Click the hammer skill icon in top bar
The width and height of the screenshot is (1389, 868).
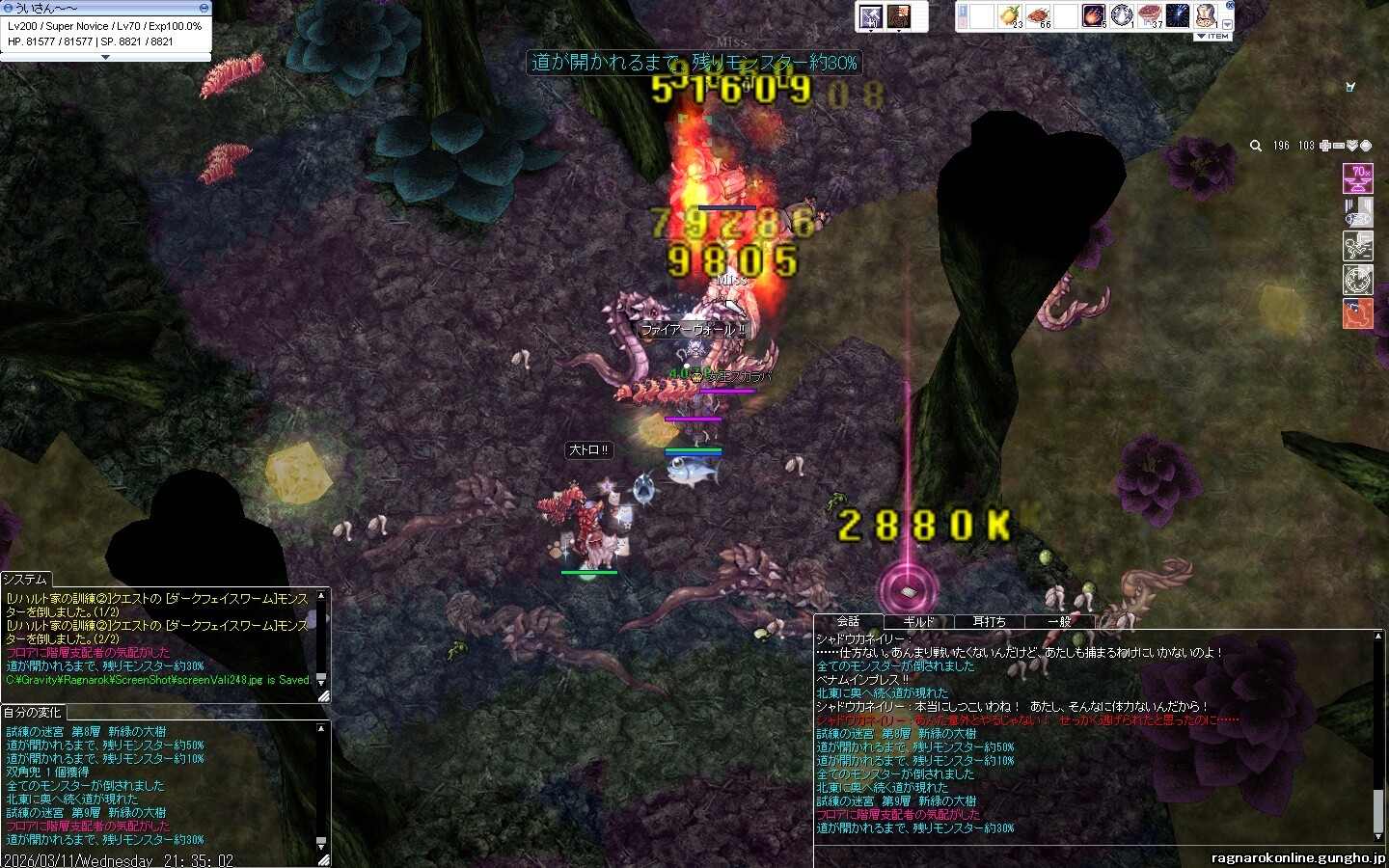tap(870, 16)
